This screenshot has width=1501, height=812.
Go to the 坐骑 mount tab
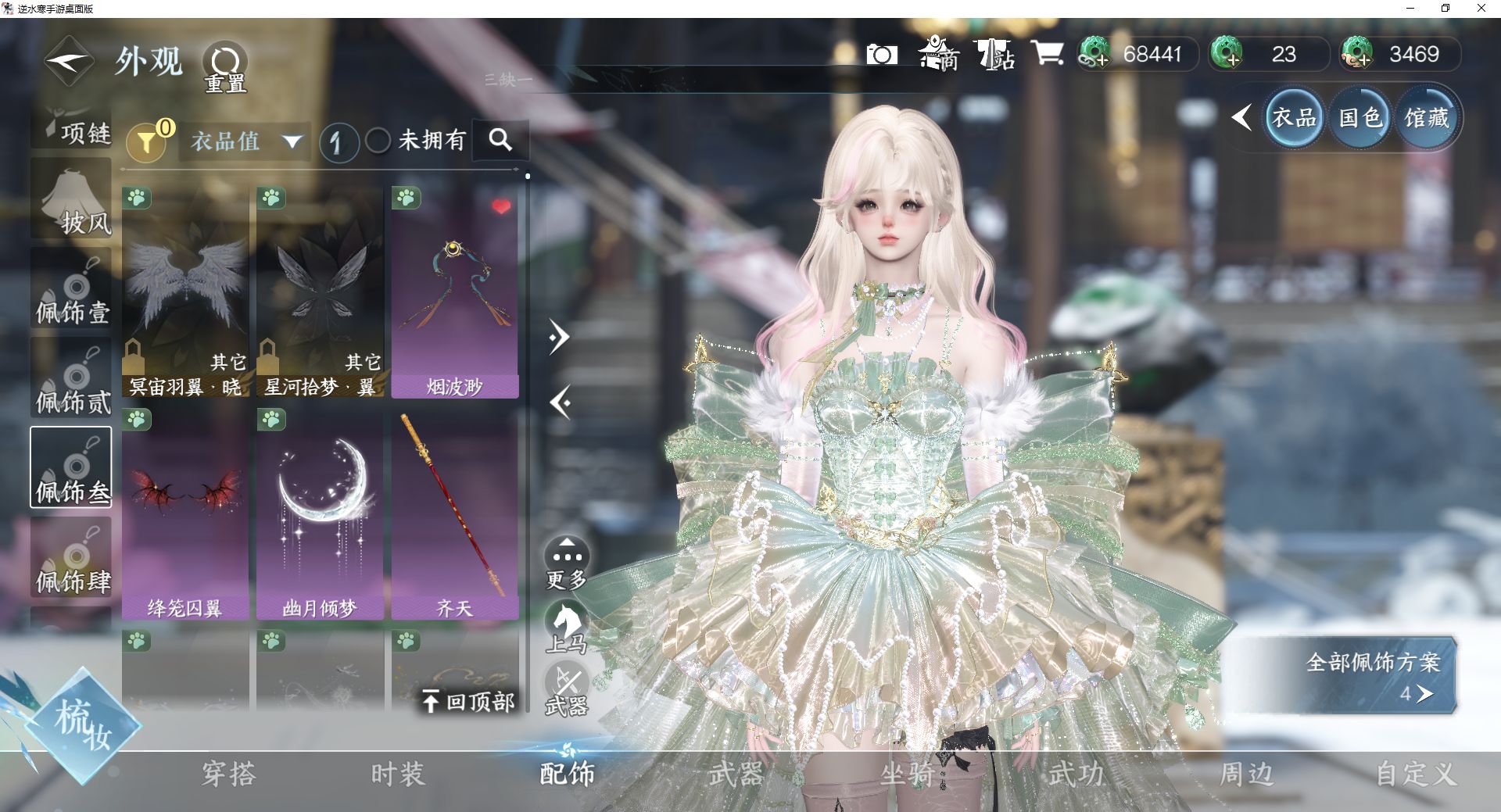point(907,774)
